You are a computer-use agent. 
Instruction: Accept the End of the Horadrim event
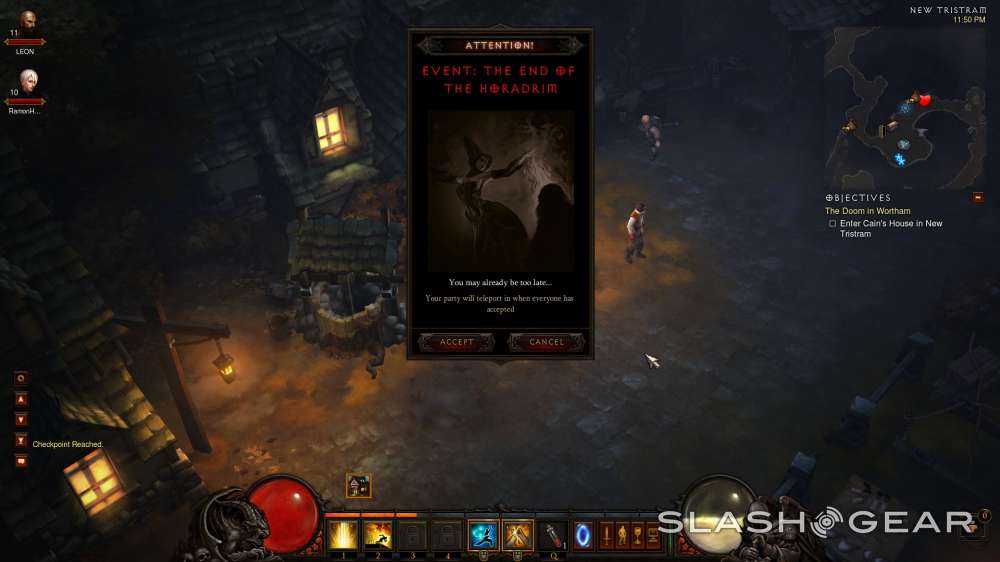click(x=457, y=342)
